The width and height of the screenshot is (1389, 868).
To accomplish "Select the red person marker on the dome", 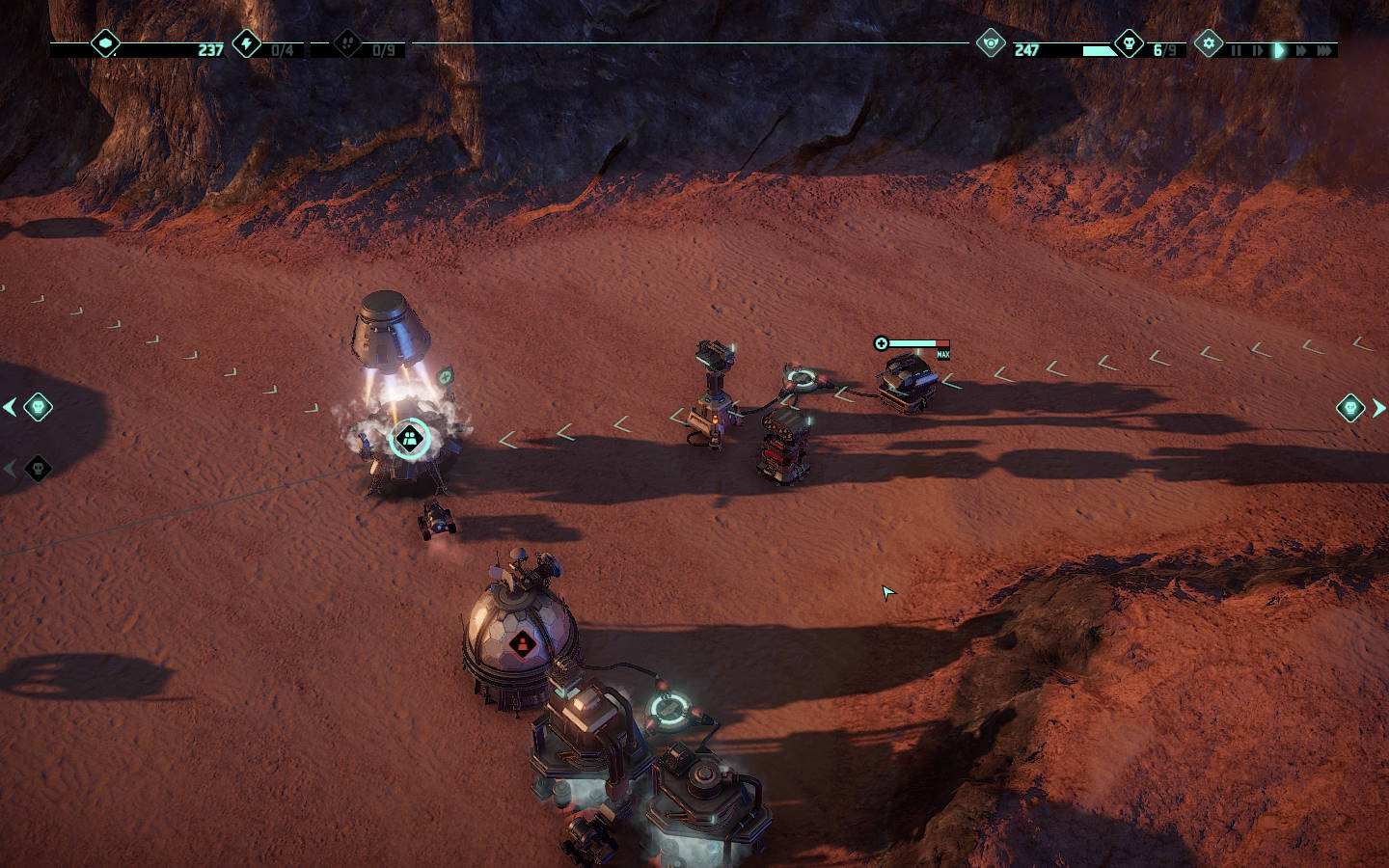I will (522, 642).
